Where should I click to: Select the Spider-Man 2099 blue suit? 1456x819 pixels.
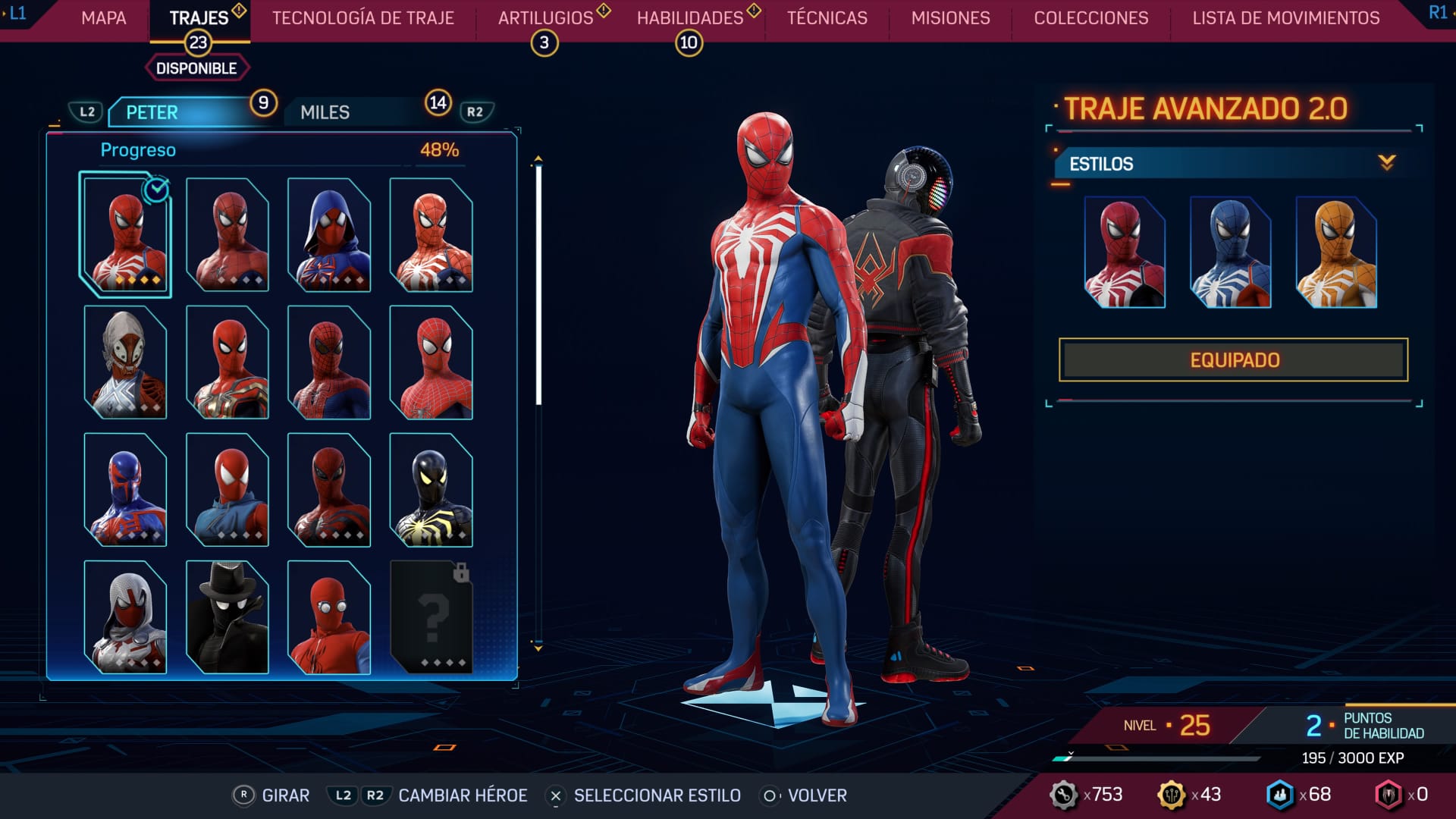pos(125,490)
